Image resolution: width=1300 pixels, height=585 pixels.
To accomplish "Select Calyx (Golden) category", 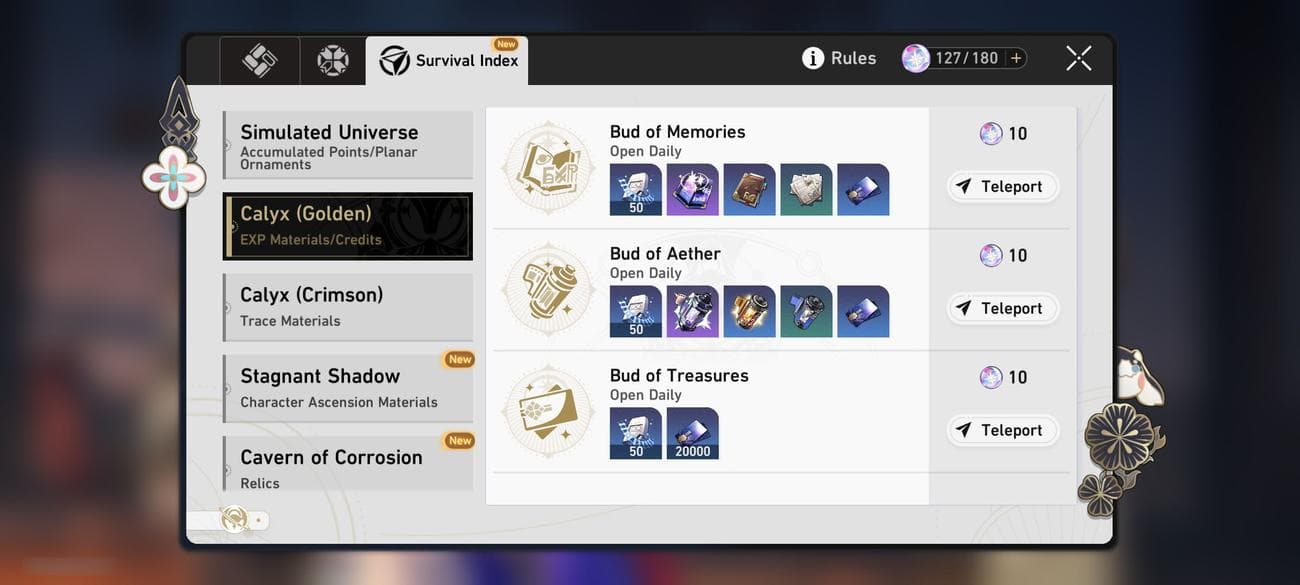I will tap(347, 226).
